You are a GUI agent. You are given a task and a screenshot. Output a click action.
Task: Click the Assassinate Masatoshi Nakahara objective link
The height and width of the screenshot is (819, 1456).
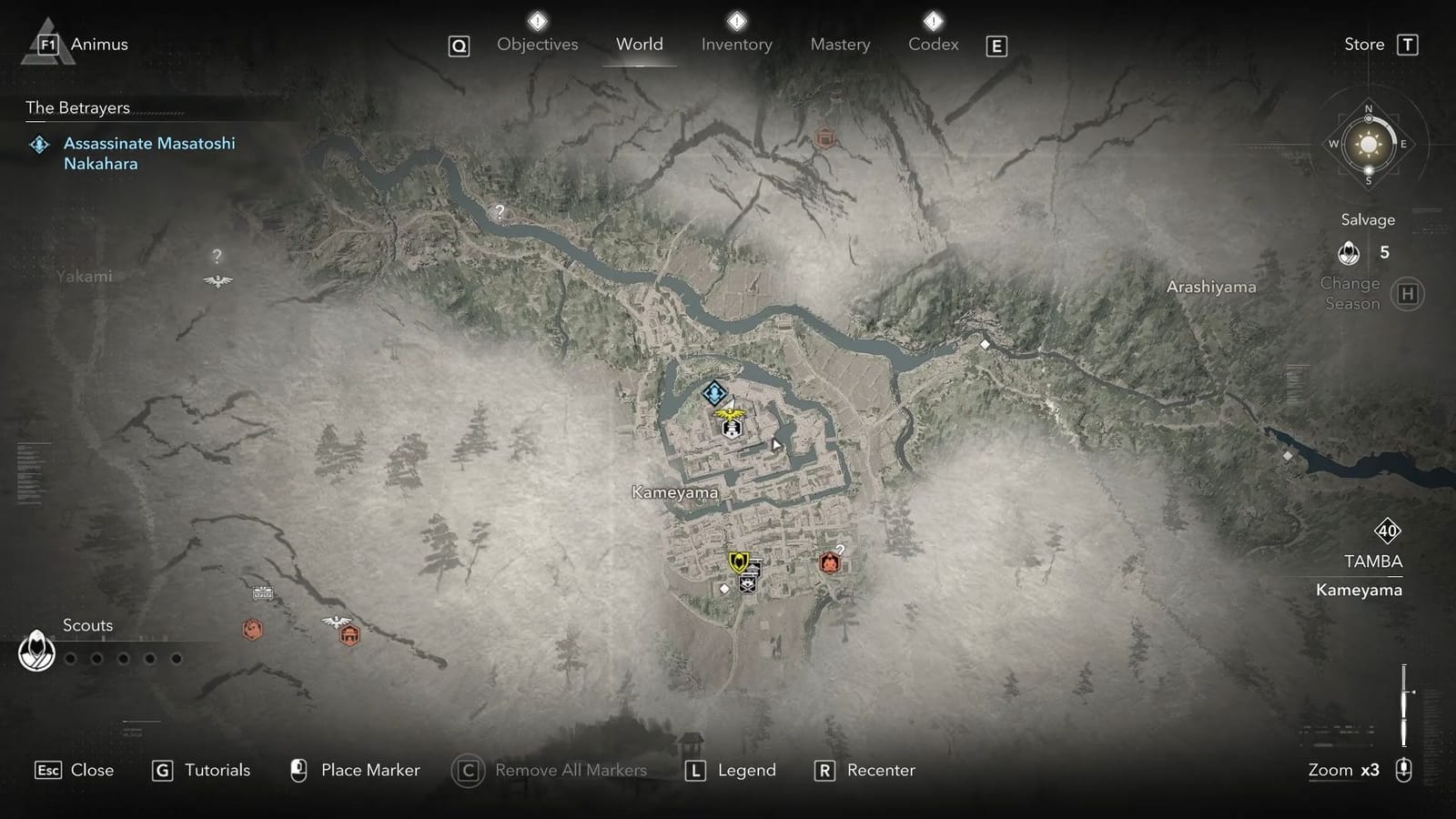tap(148, 153)
